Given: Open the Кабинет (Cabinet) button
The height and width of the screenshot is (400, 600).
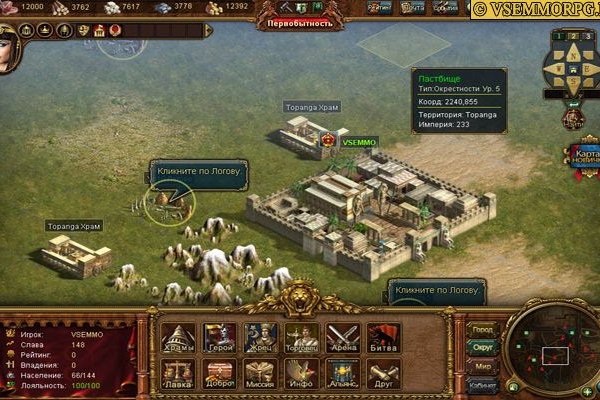Looking at the screenshot, I should point(483,383).
